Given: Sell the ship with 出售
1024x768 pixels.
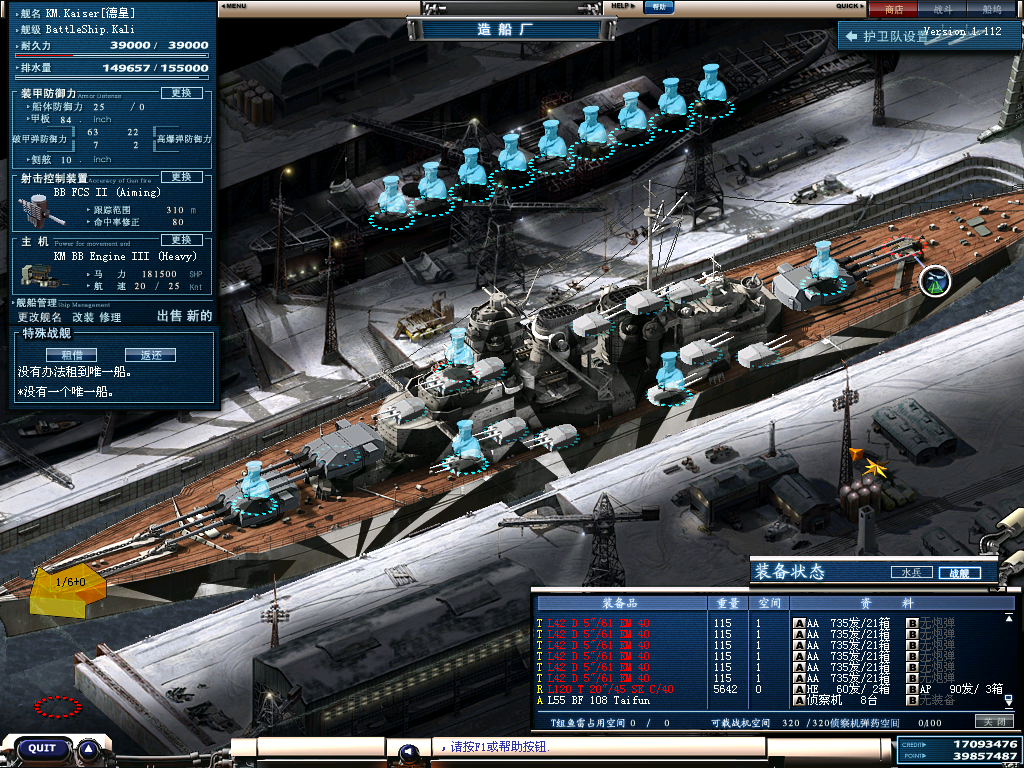Looking at the screenshot, I should [x=171, y=316].
